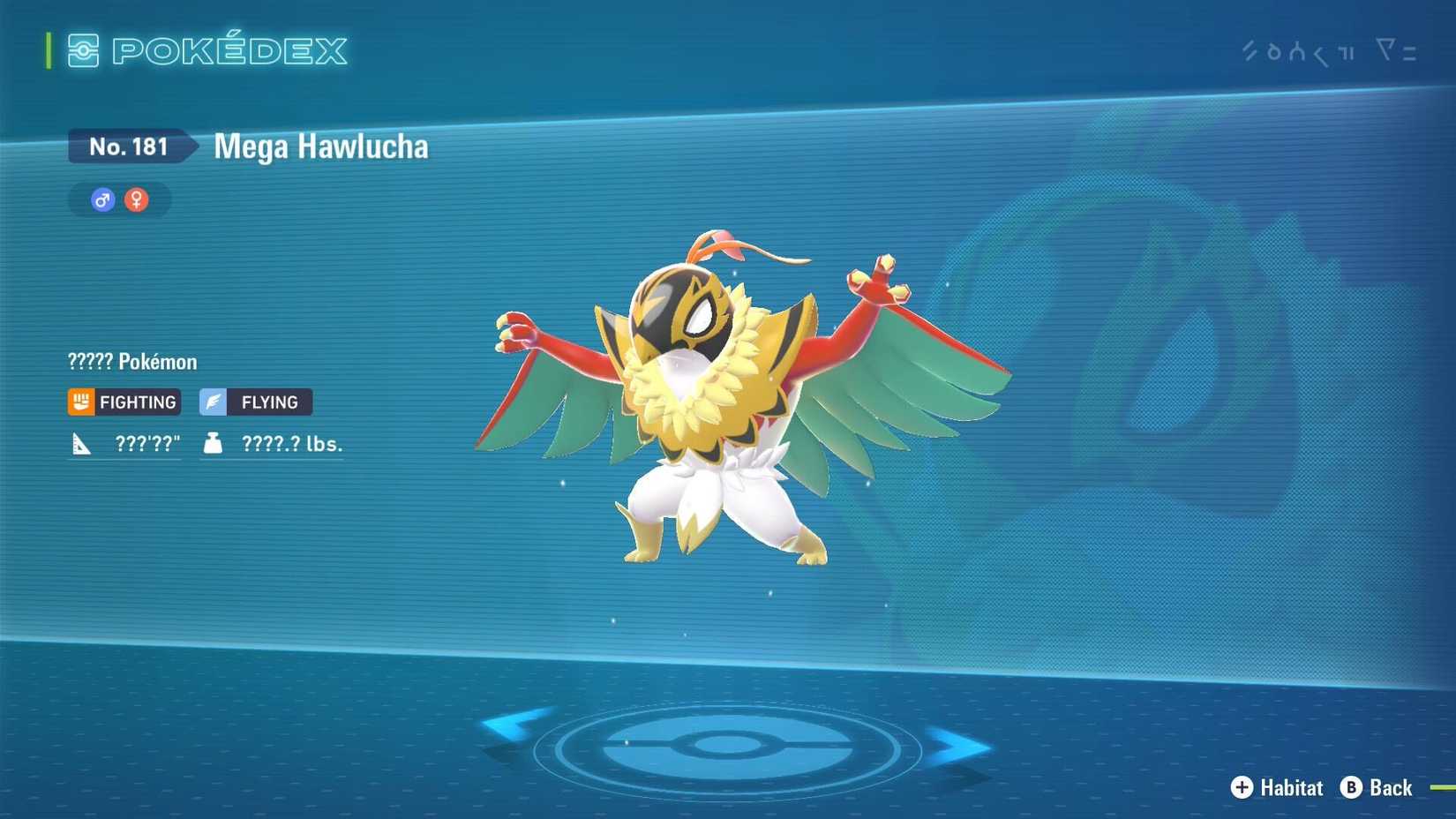Select the Mega Hawlucha name header
This screenshot has width=1456, height=819.
[x=319, y=147]
